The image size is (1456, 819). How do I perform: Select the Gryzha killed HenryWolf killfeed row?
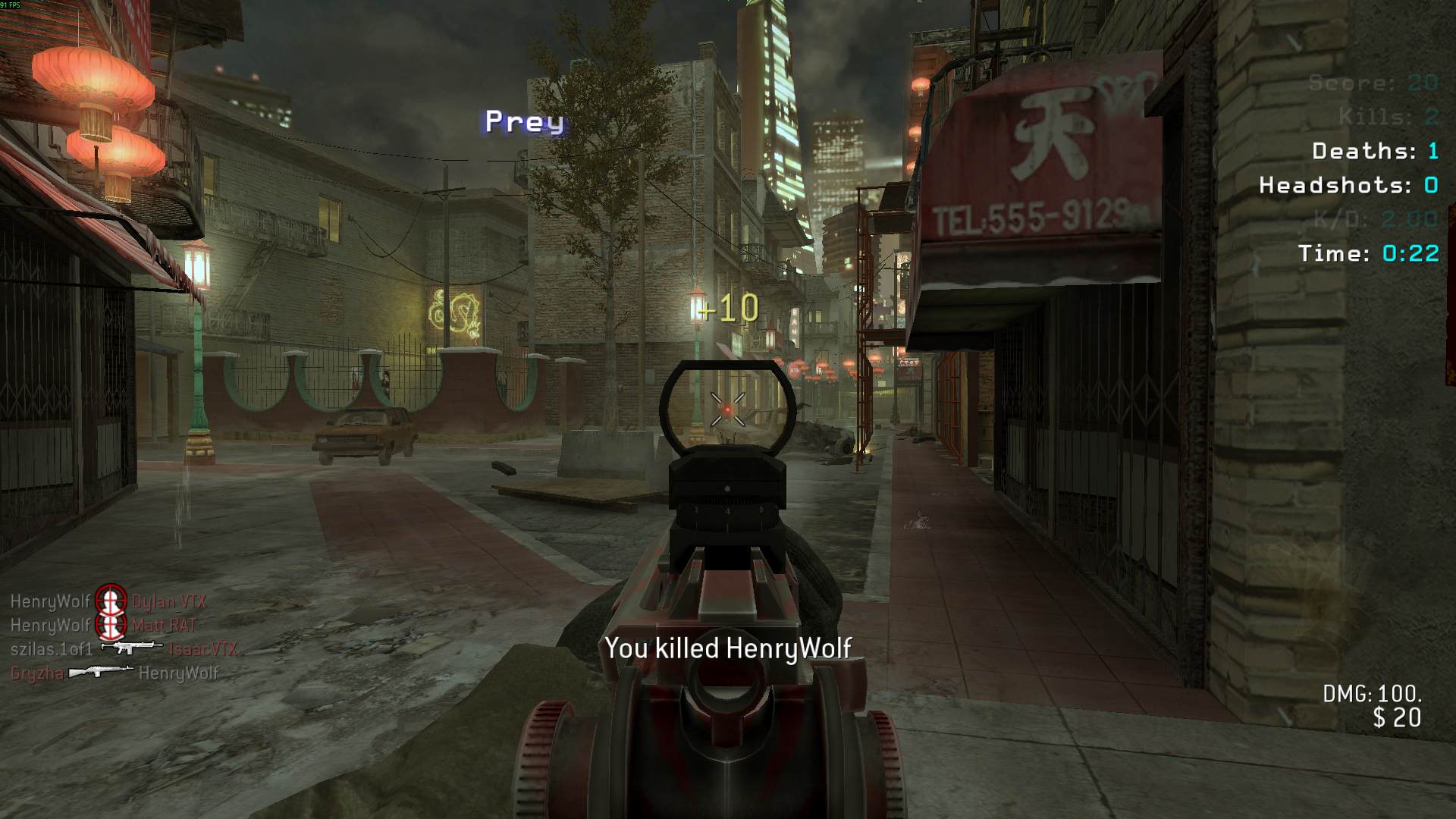[114, 673]
